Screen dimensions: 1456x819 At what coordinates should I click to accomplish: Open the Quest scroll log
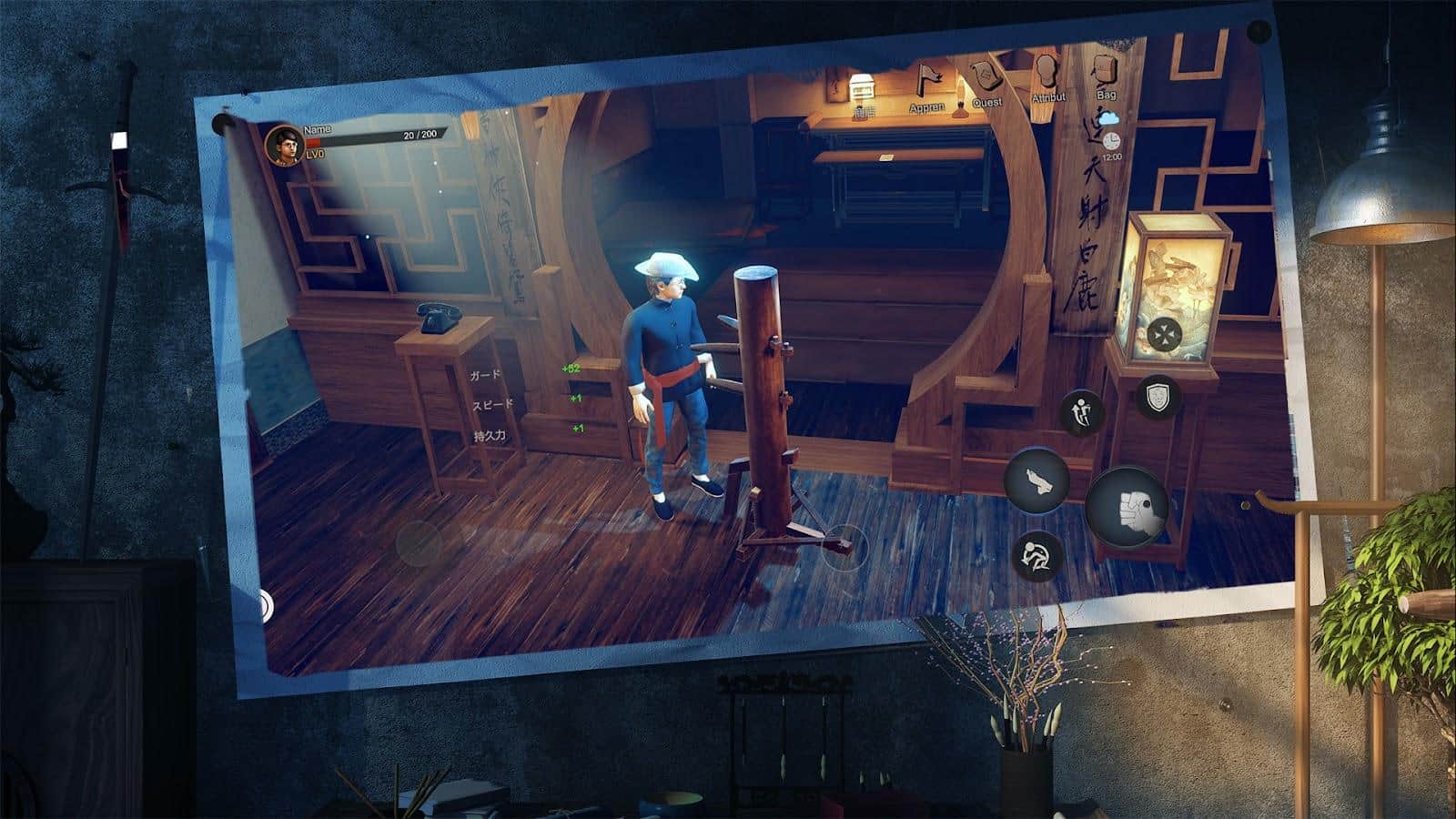[x=987, y=77]
